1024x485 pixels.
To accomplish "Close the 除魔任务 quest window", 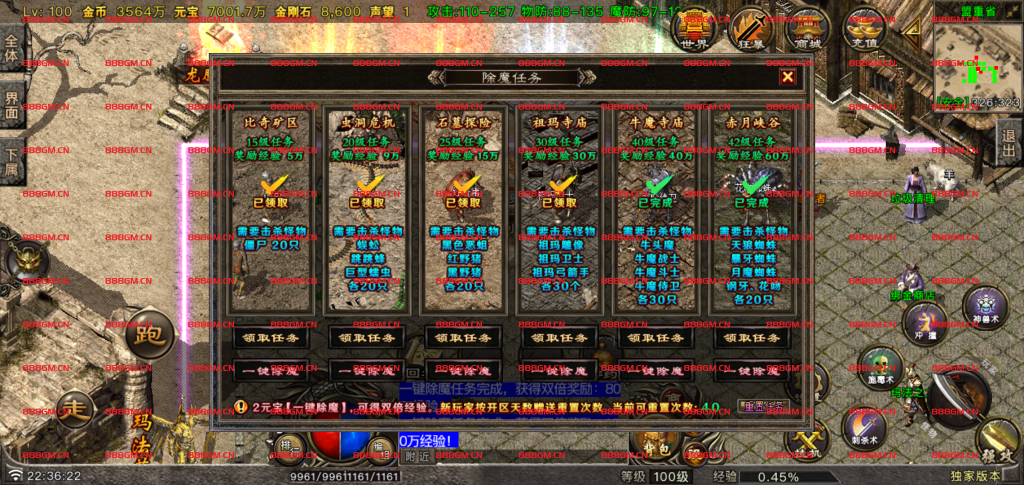I will click(788, 77).
